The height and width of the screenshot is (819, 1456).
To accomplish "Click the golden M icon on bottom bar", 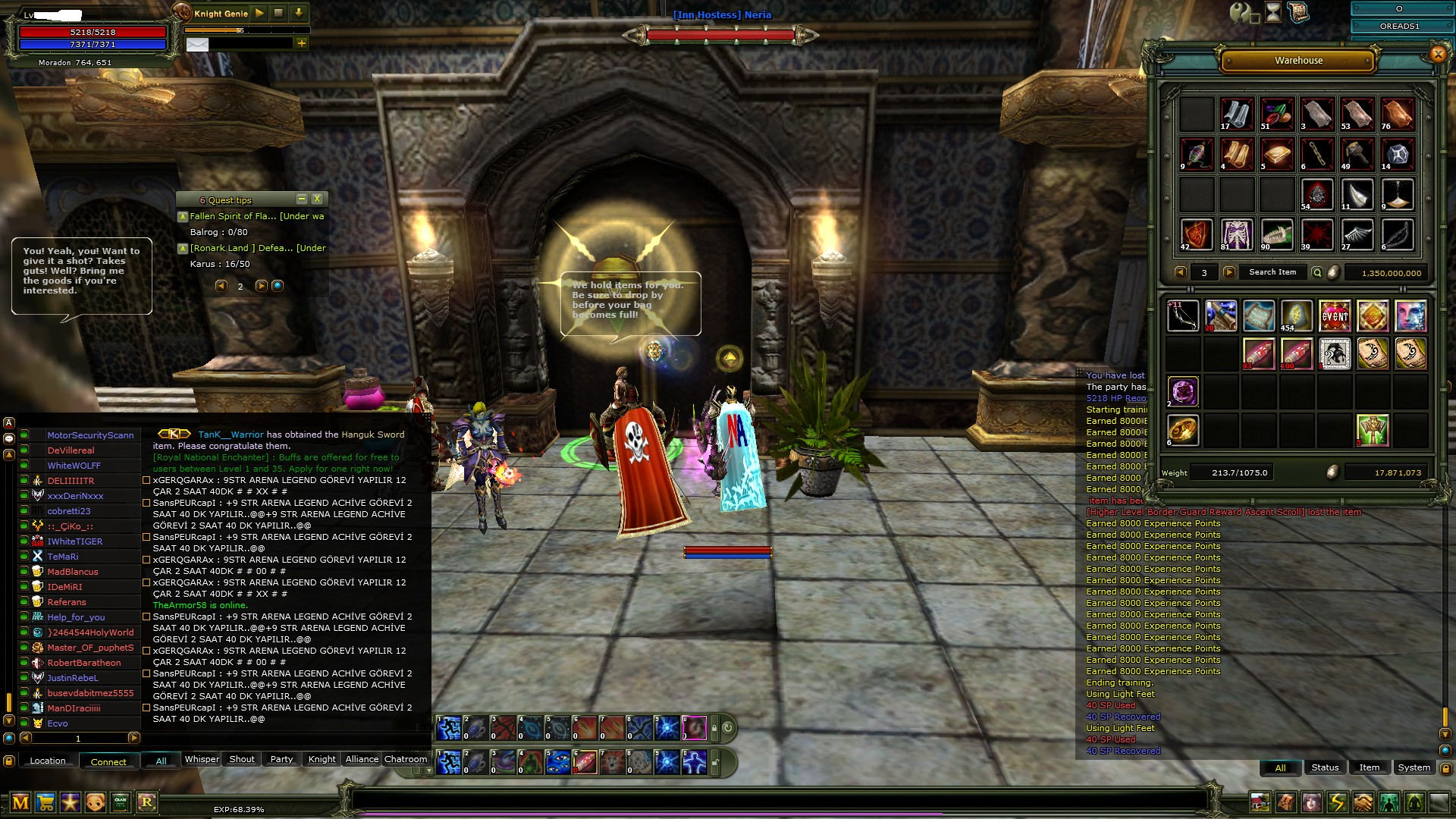I will (x=20, y=801).
